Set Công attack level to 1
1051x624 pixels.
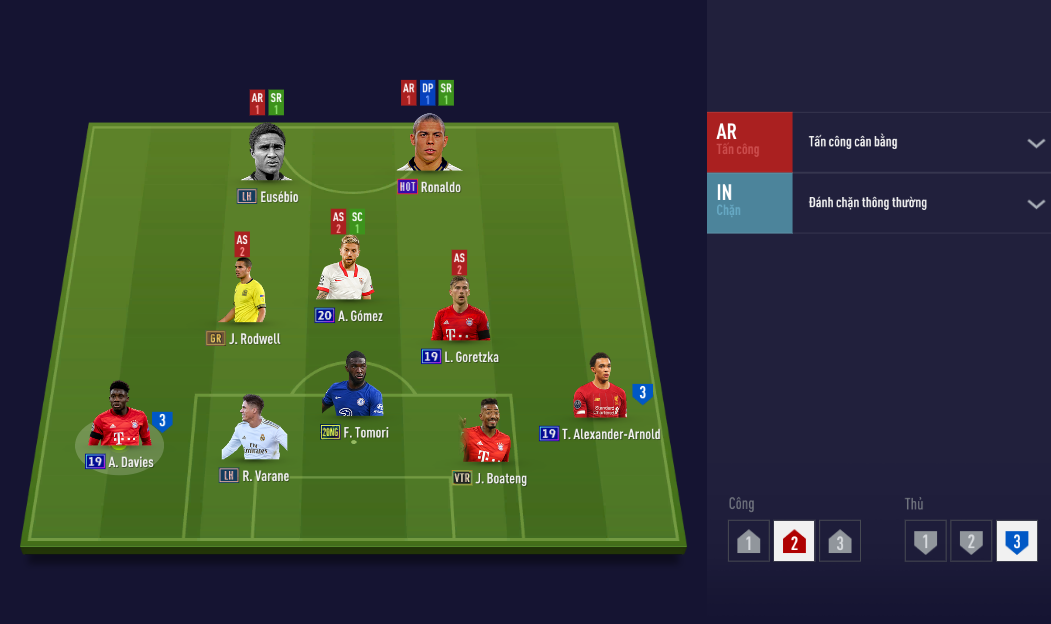point(750,542)
